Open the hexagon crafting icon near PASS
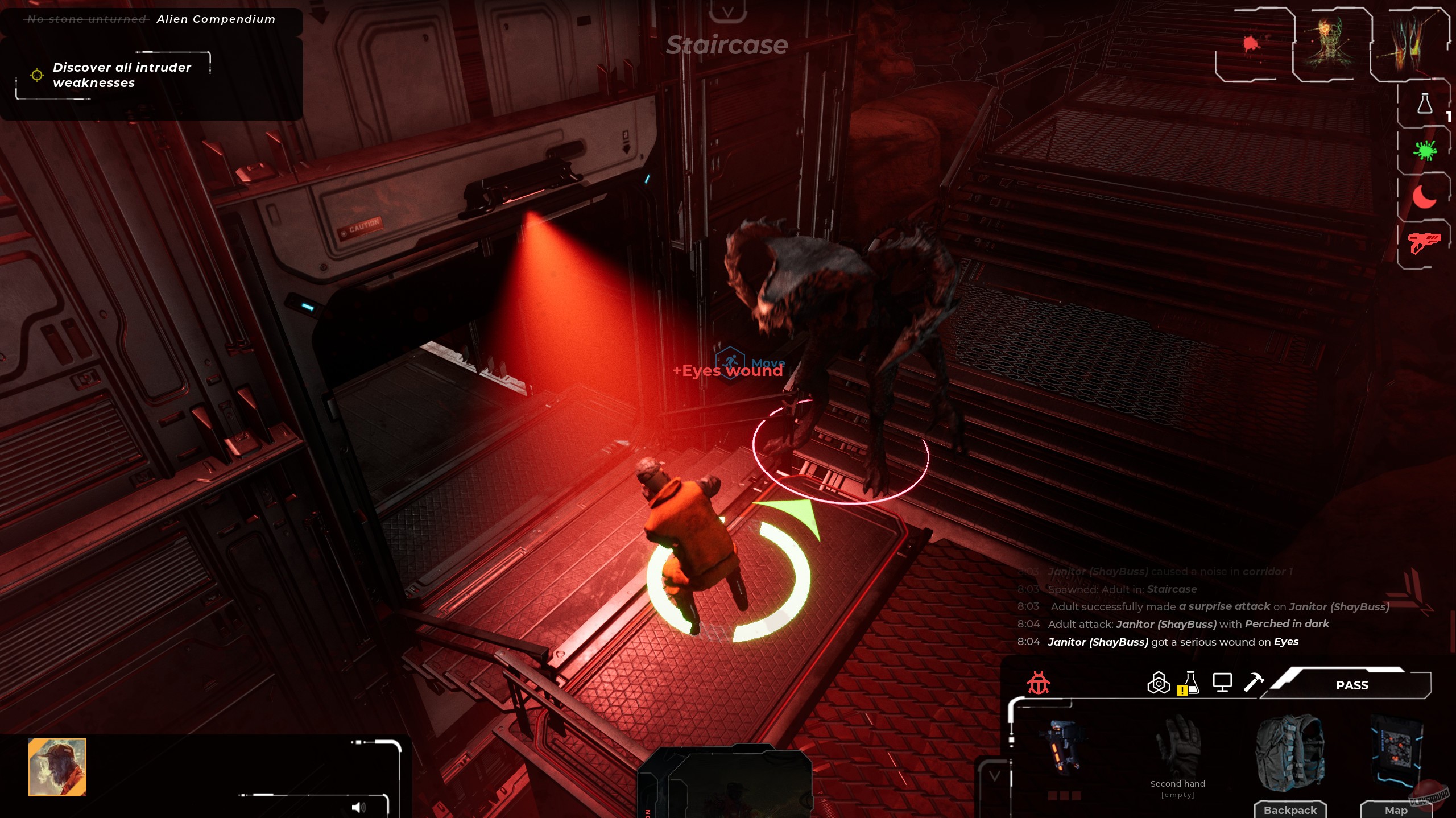The width and height of the screenshot is (1456, 818). pyautogui.click(x=1159, y=683)
